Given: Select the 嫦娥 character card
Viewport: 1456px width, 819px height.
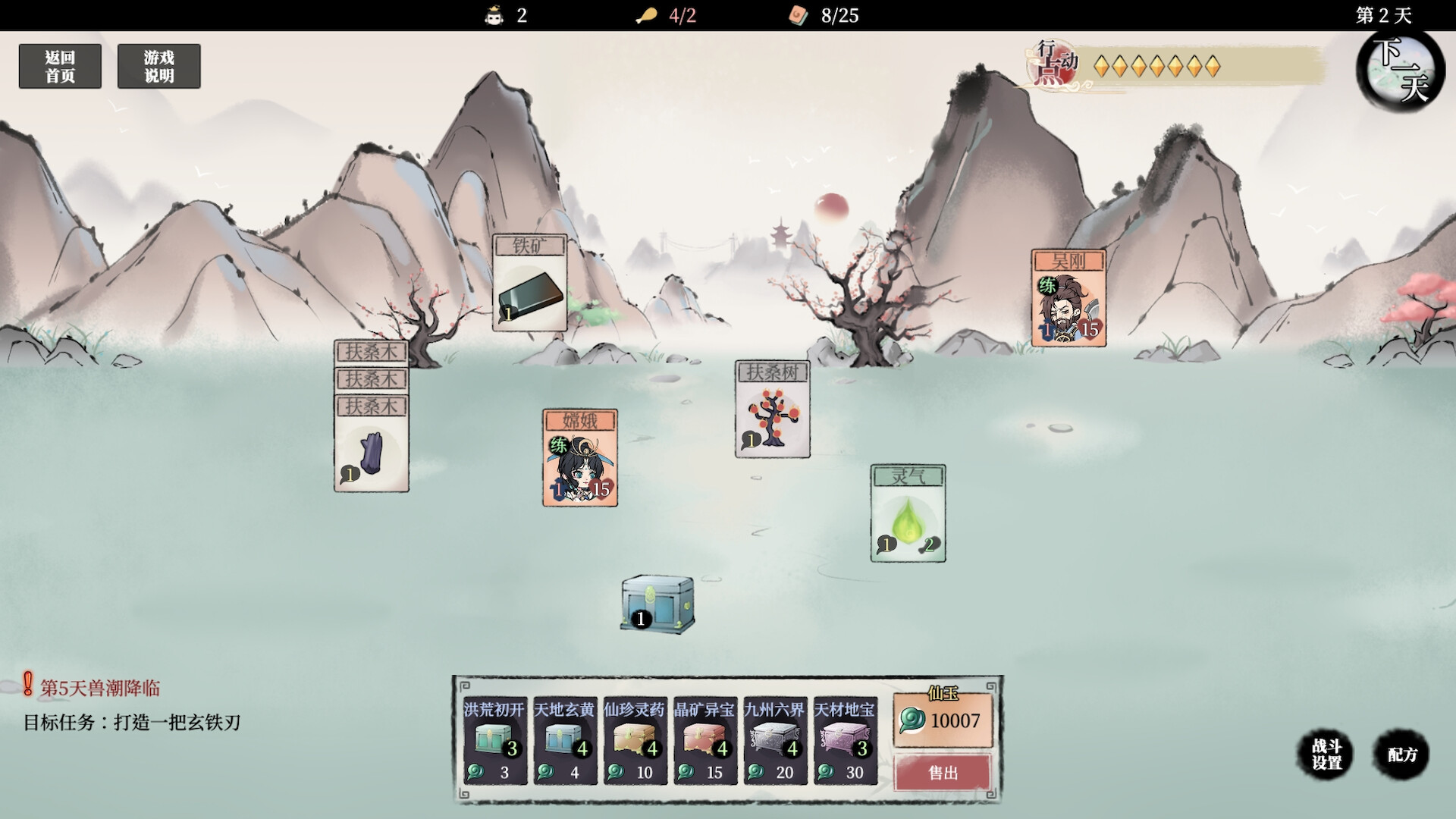Looking at the screenshot, I should tap(580, 458).
